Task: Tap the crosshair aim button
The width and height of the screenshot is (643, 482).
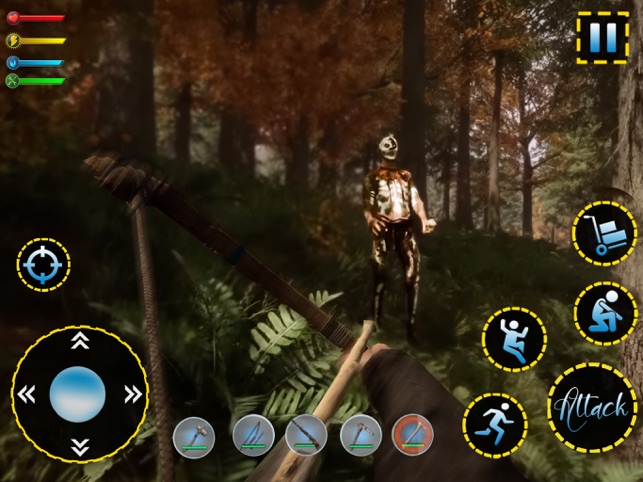Action: point(43,265)
